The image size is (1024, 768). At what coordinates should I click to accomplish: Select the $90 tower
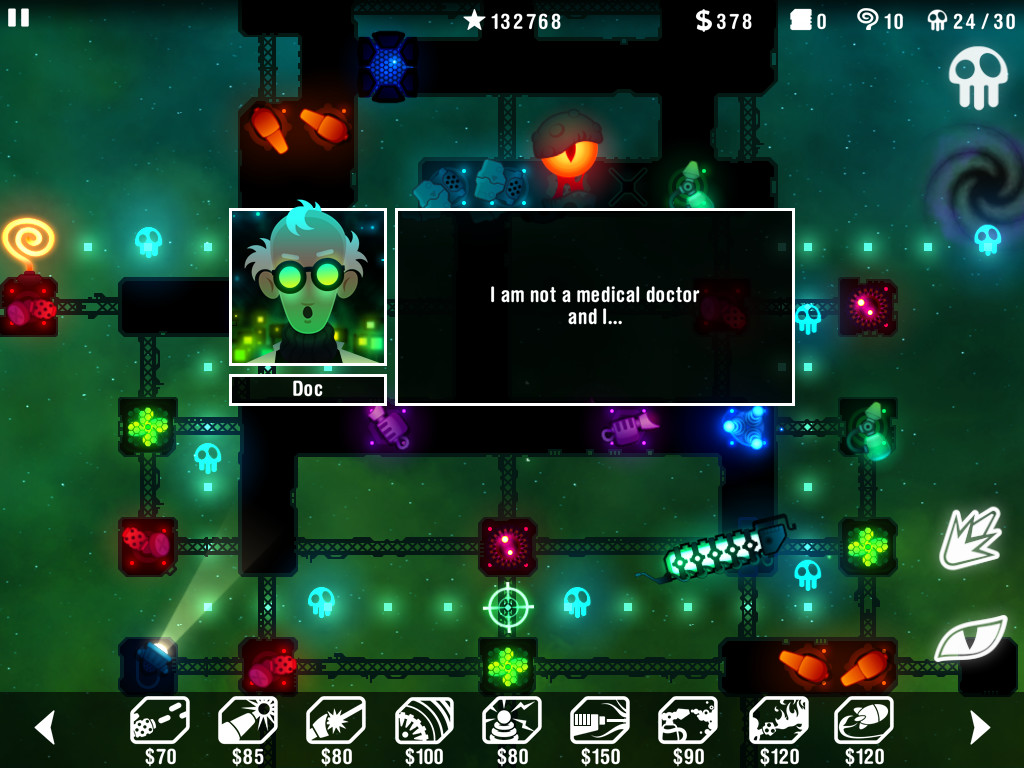pyautogui.click(x=688, y=722)
